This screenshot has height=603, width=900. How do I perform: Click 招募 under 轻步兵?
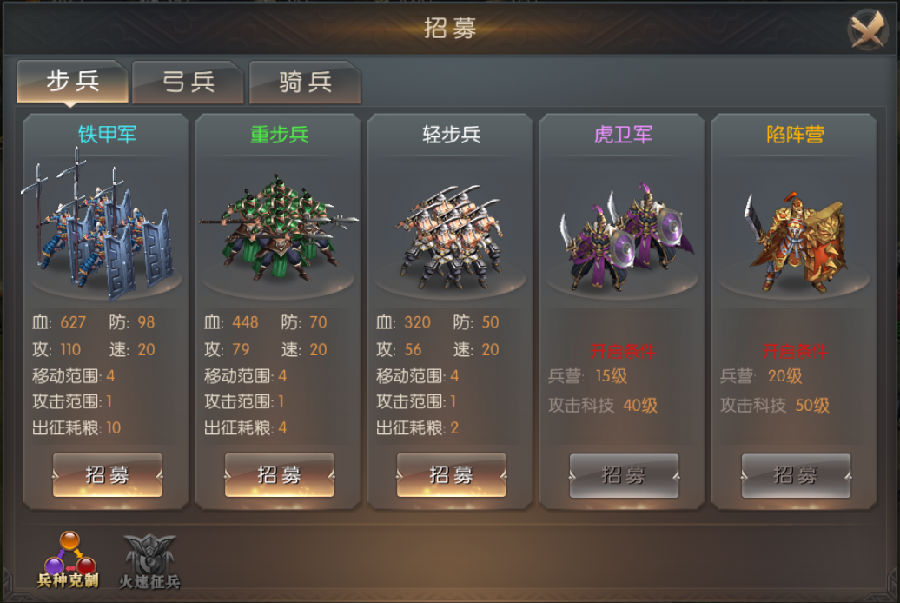click(451, 475)
